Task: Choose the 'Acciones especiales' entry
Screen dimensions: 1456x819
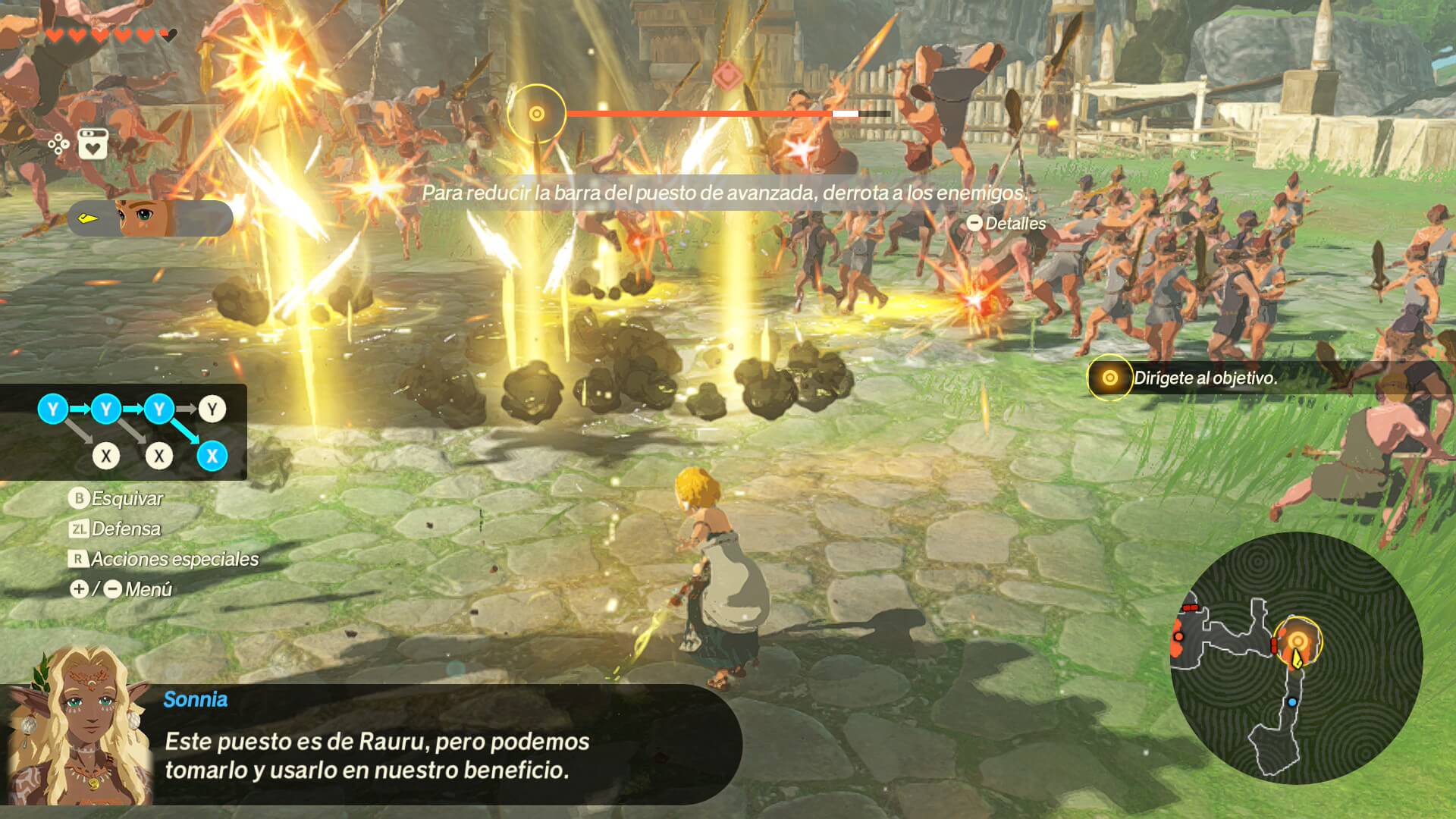Action: pos(164,559)
